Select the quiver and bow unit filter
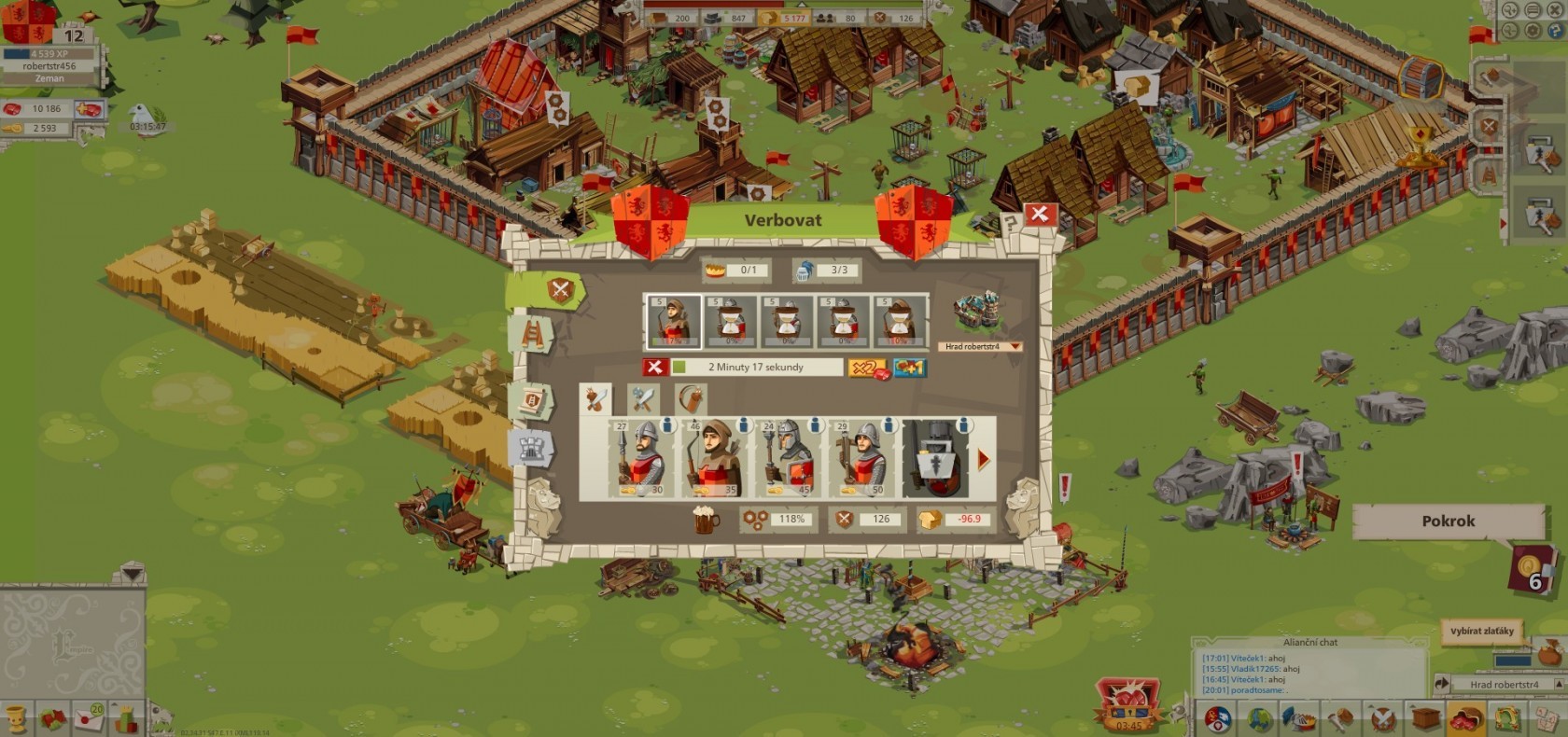Image resolution: width=1568 pixels, height=737 pixels. pos(692,399)
